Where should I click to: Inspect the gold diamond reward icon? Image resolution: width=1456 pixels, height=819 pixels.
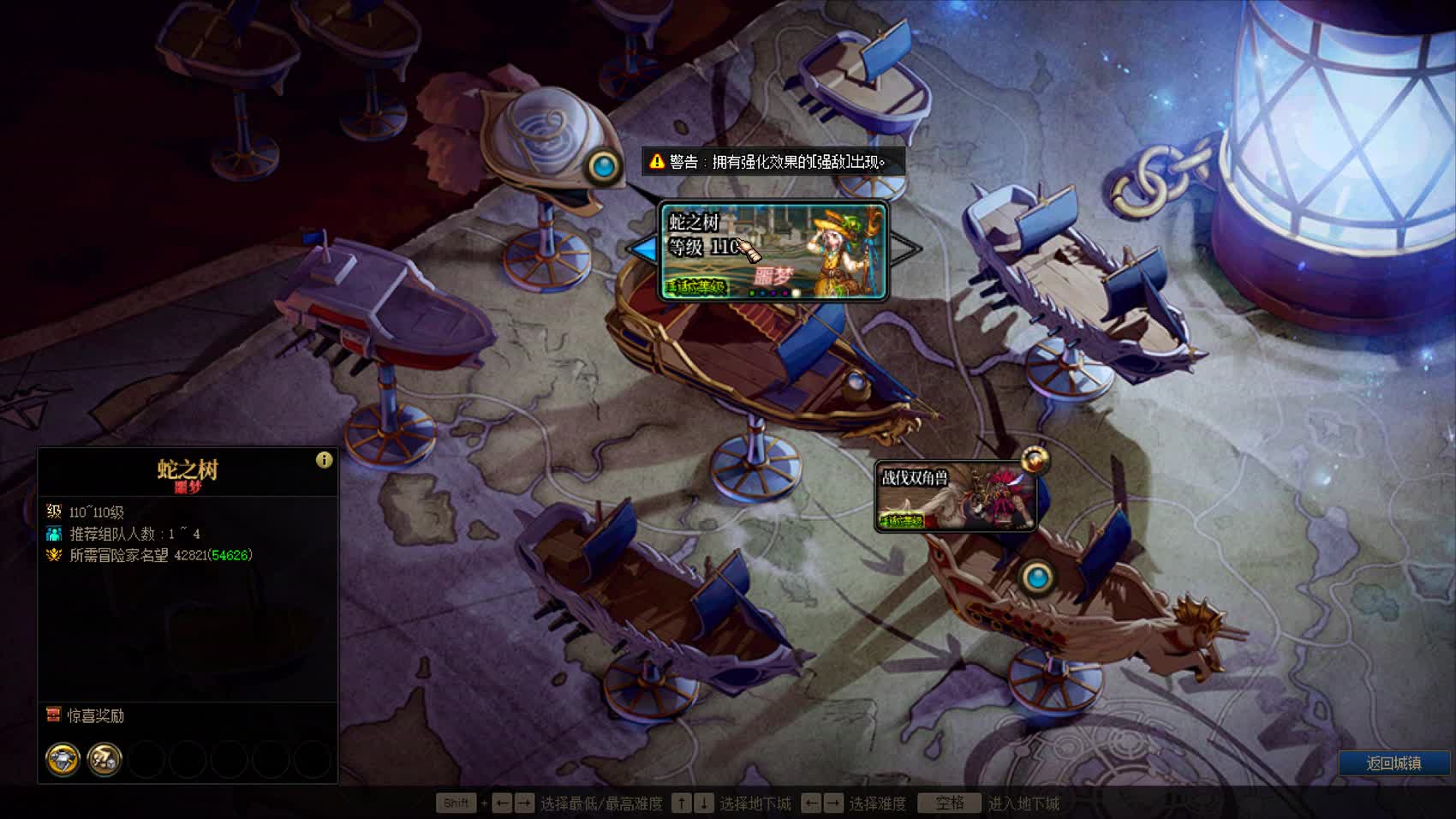coord(63,760)
